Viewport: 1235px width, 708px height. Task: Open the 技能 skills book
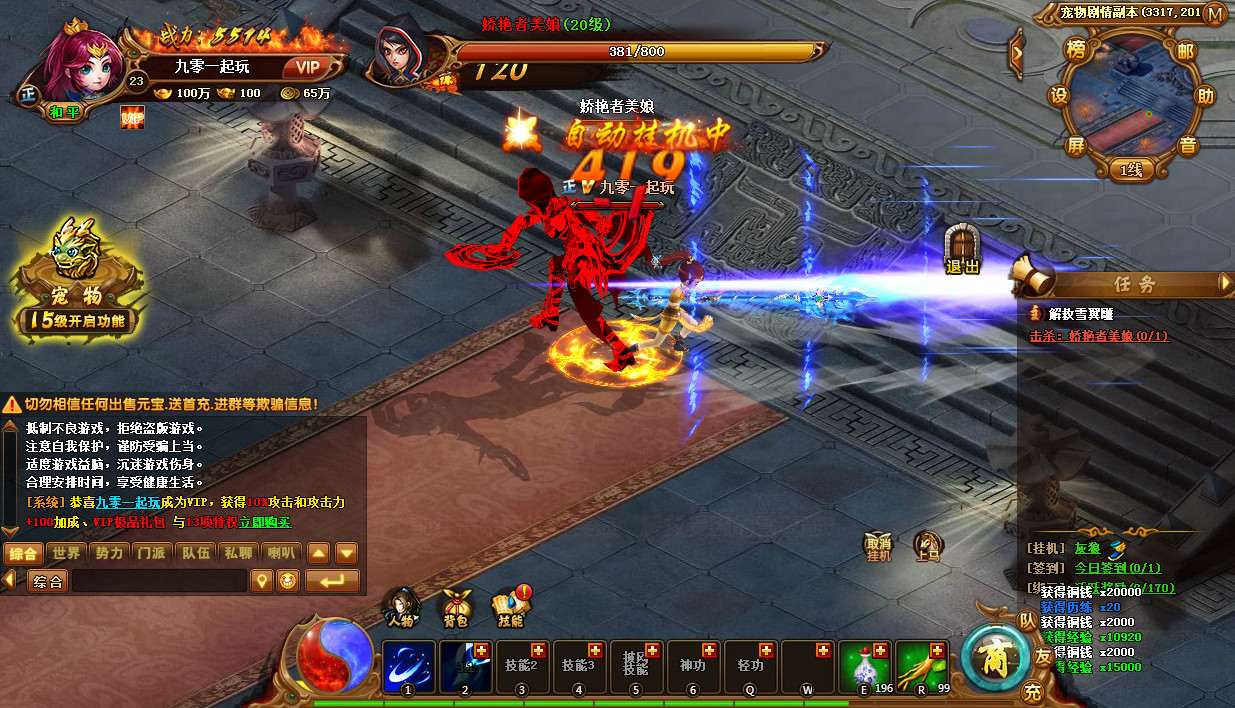(x=509, y=606)
